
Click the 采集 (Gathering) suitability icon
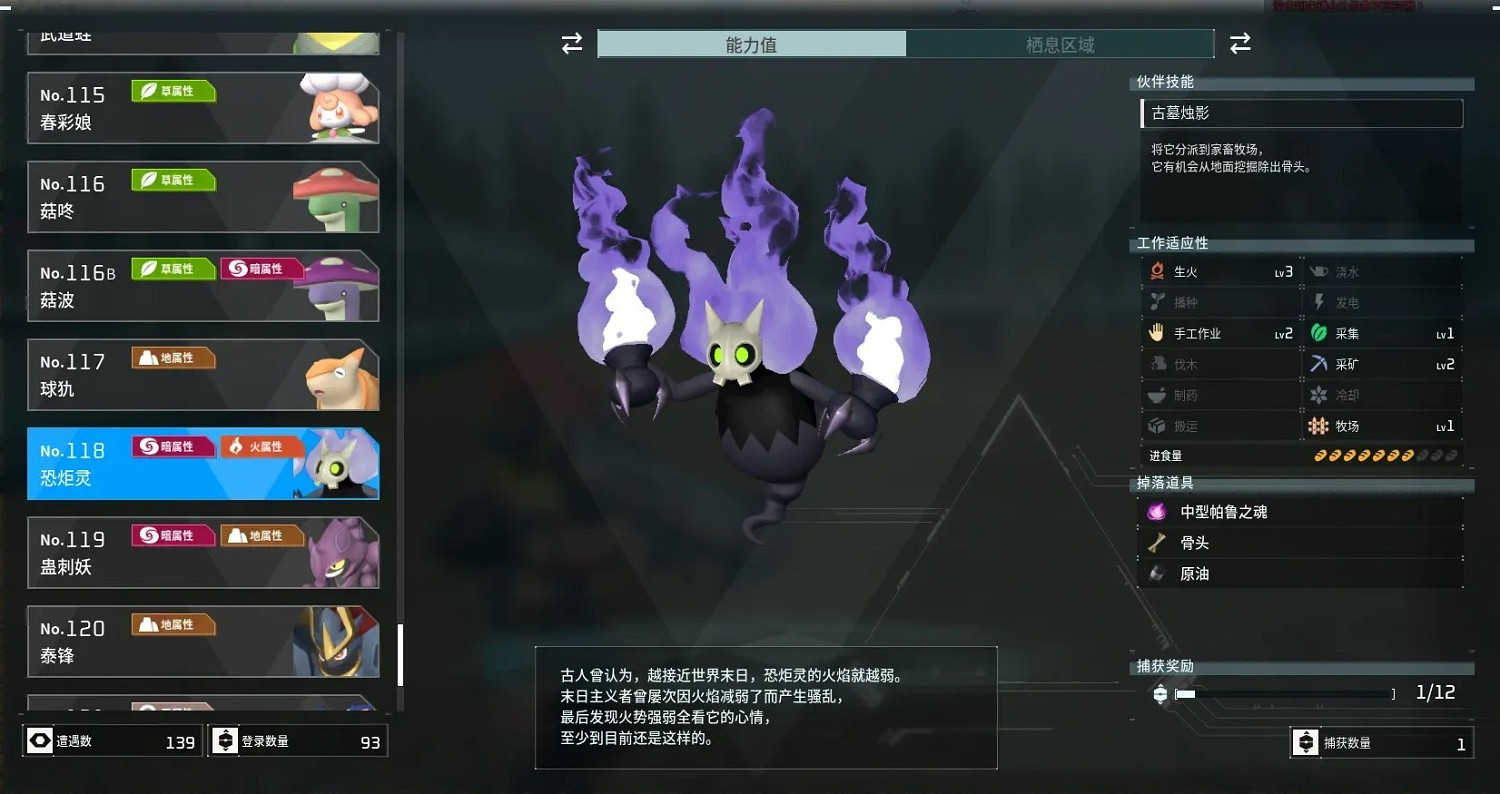(x=1319, y=332)
